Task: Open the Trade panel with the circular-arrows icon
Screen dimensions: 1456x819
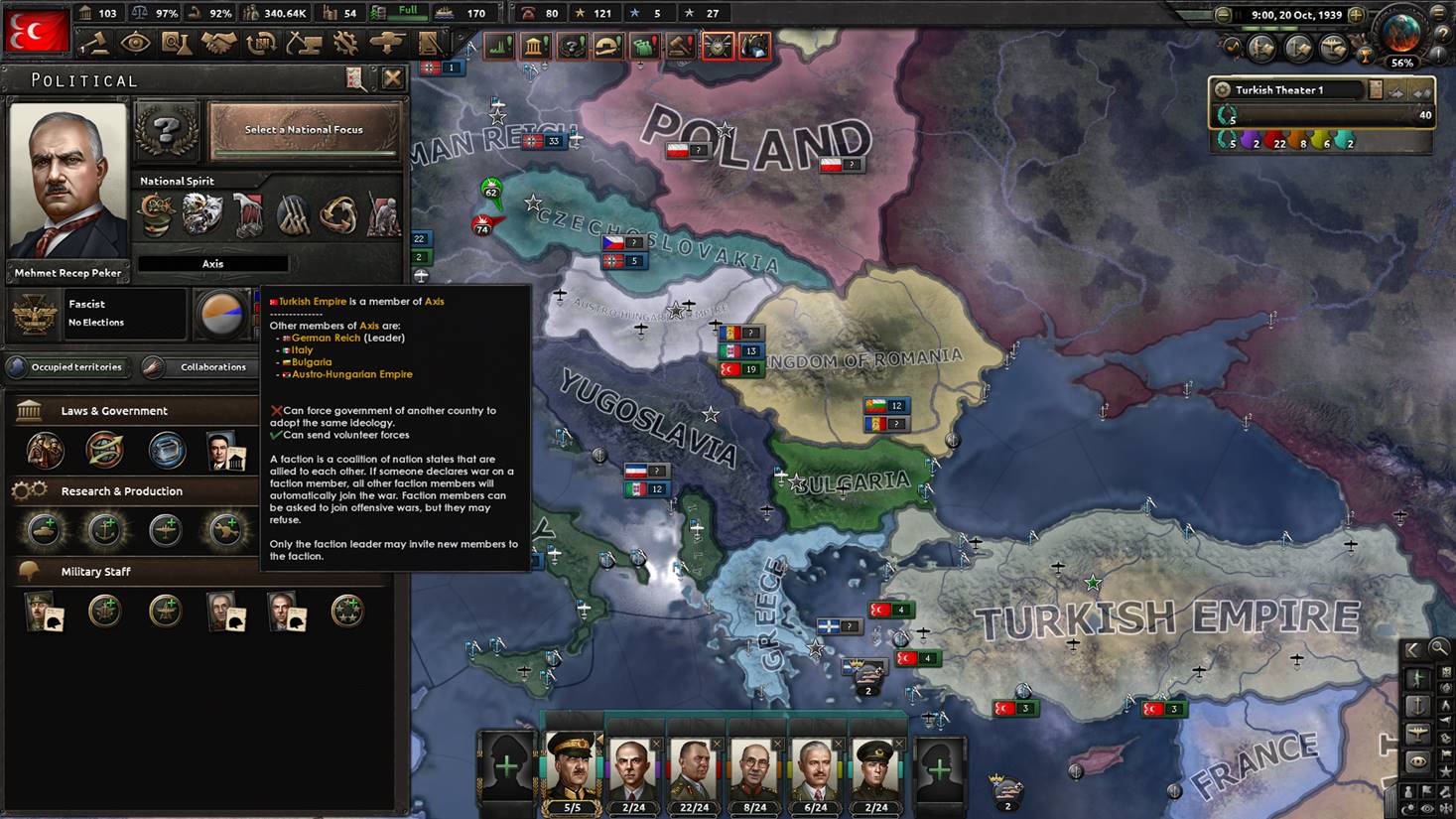Action: coord(262,43)
